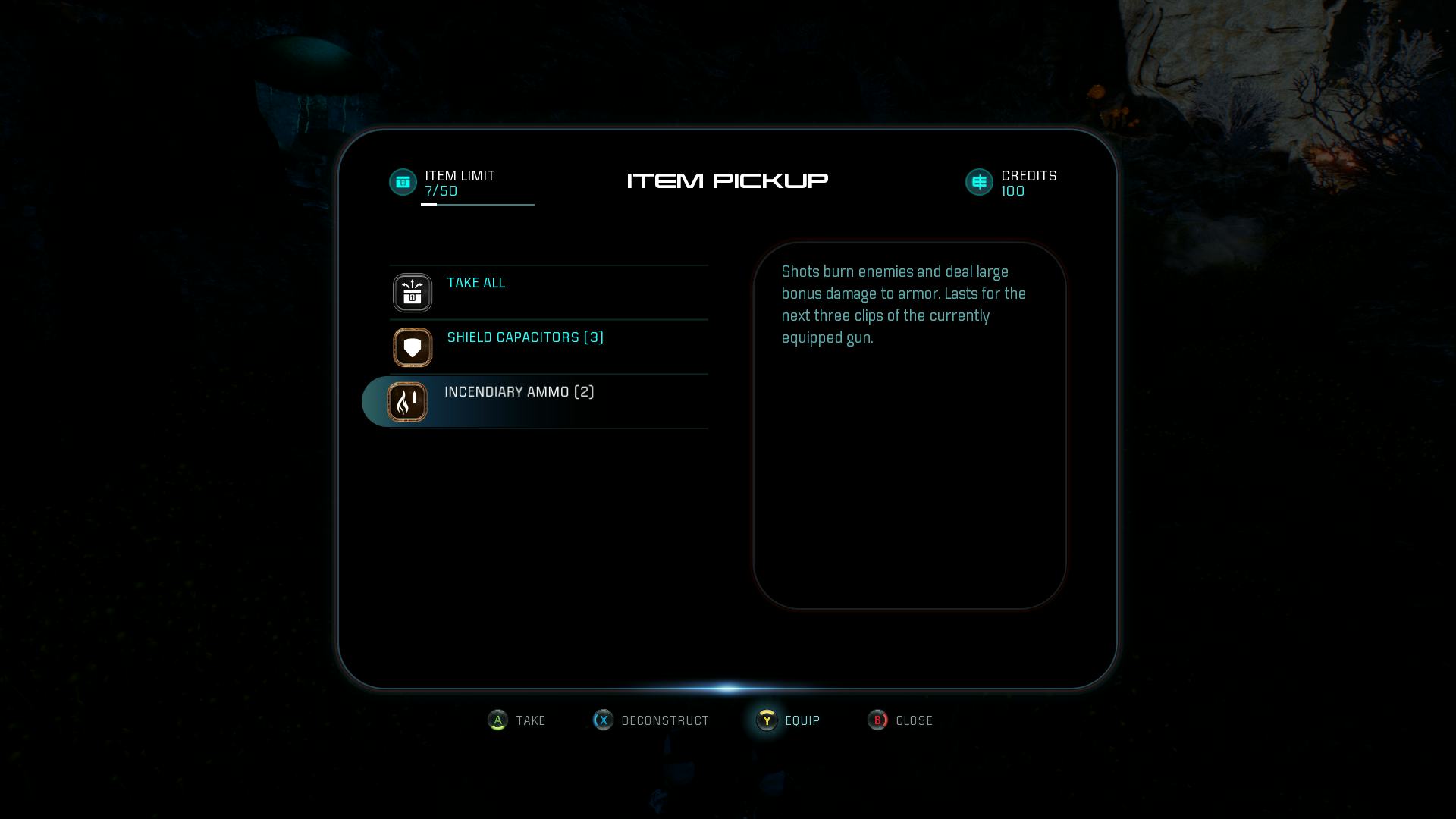1456x819 pixels.
Task: Take the highlighted item
Action: [x=517, y=720]
